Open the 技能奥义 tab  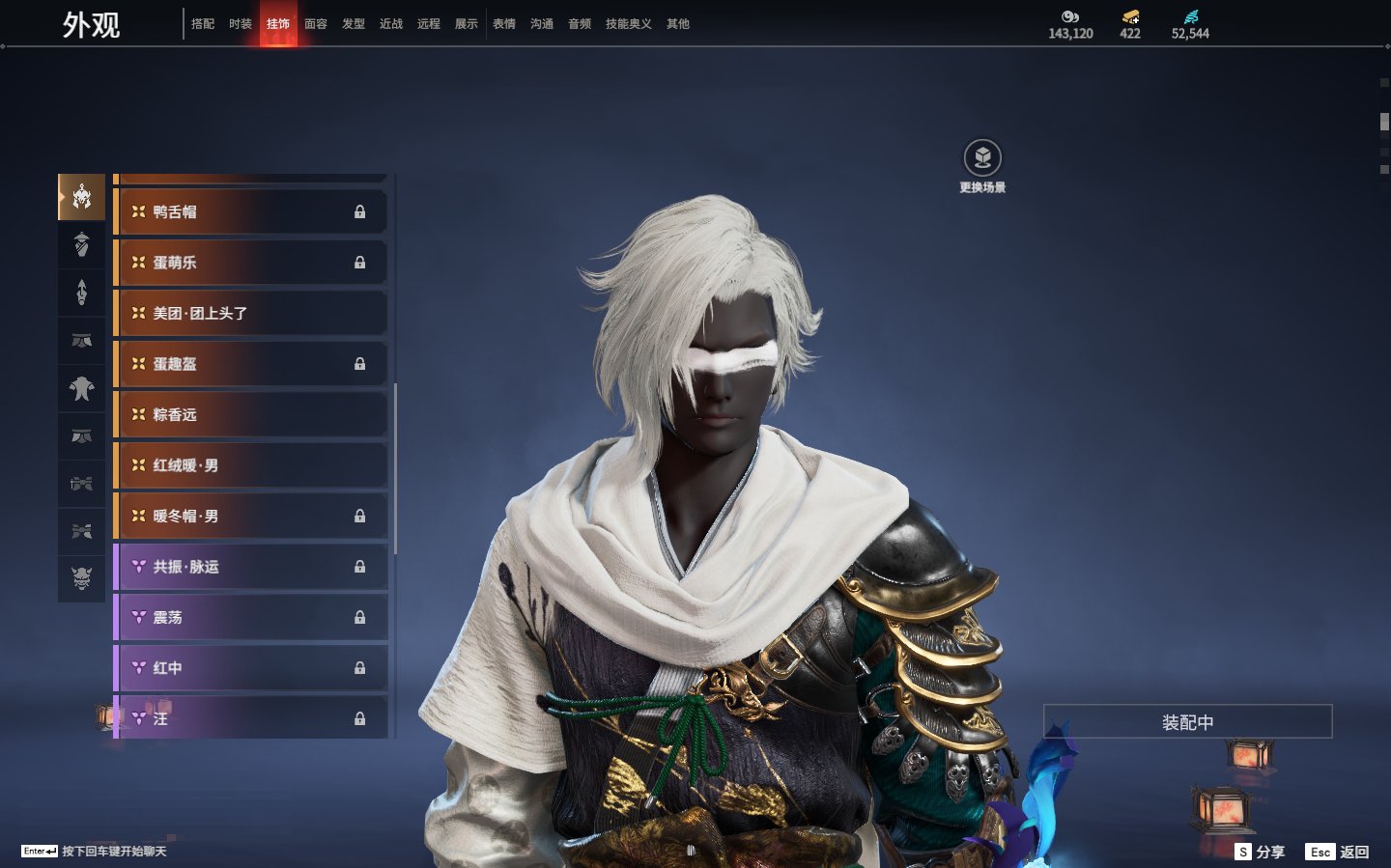[628, 24]
